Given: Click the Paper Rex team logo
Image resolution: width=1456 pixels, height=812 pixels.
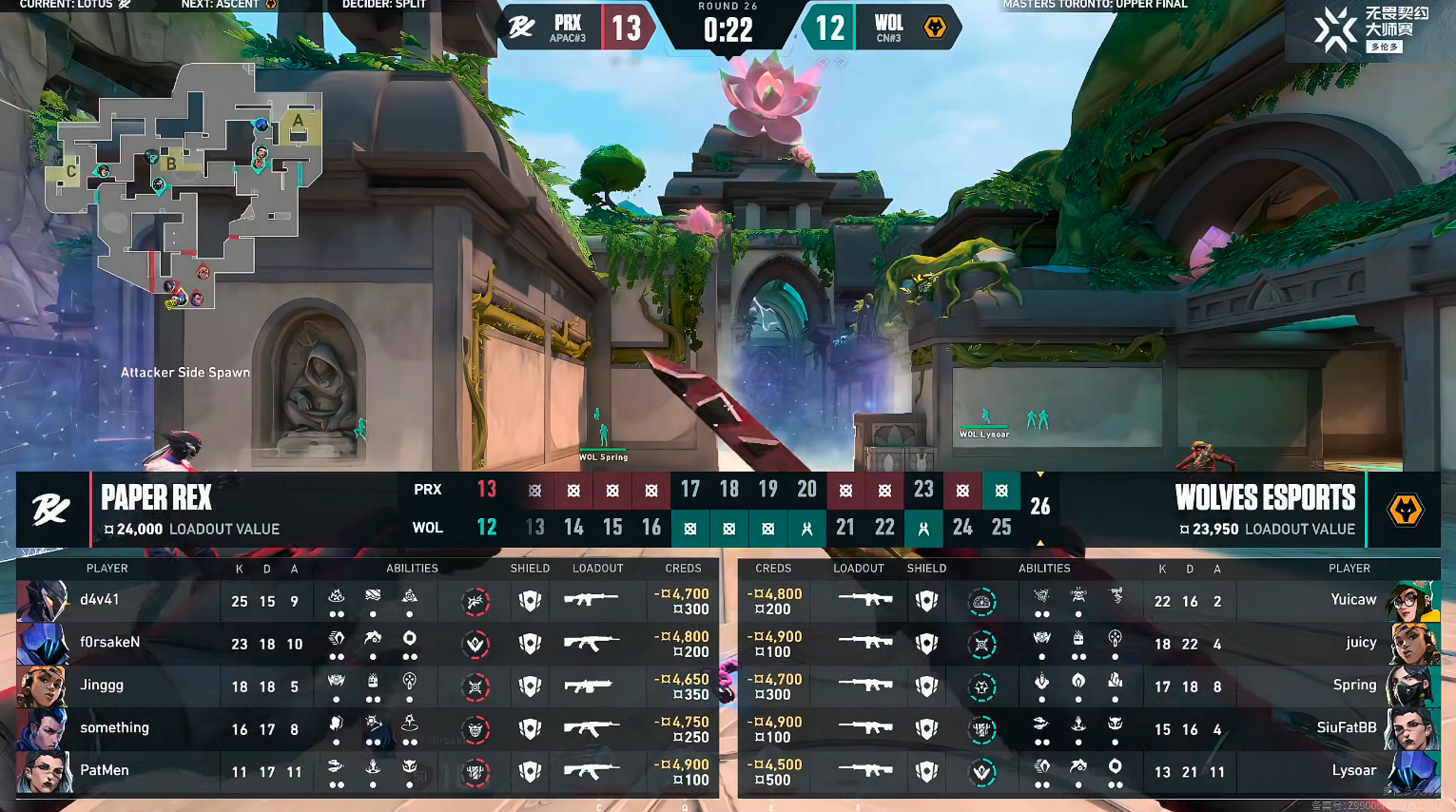Looking at the screenshot, I should [51, 510].
